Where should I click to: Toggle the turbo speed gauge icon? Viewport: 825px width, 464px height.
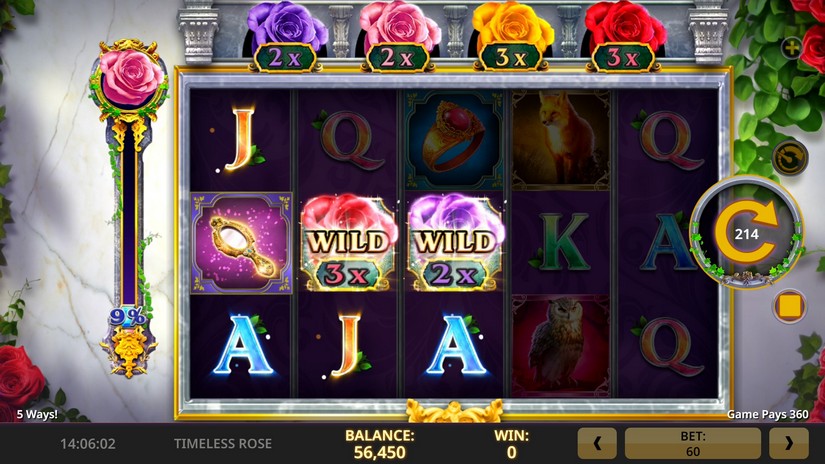[790, 158]
